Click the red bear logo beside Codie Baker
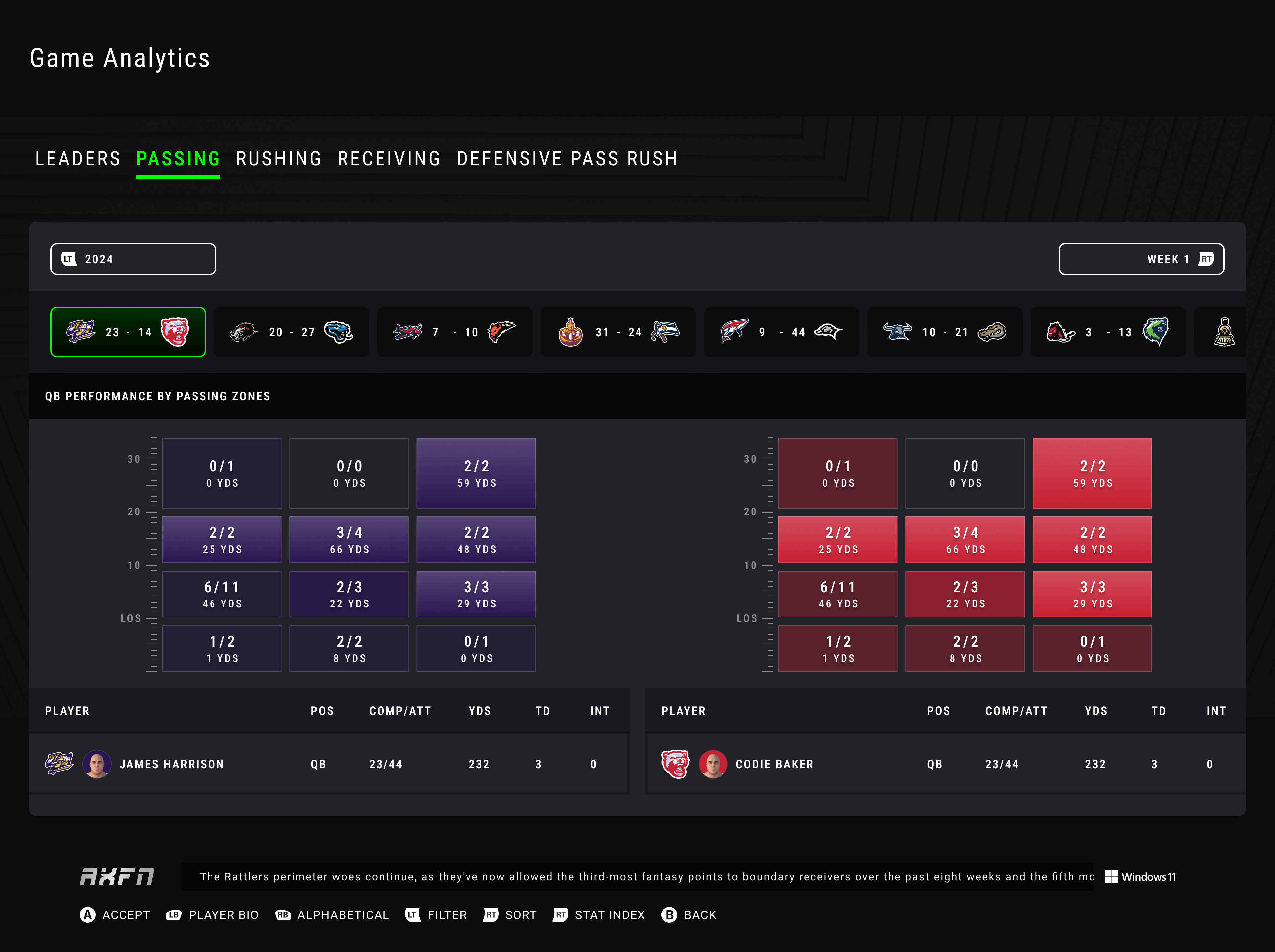 [x=676, y=764]
